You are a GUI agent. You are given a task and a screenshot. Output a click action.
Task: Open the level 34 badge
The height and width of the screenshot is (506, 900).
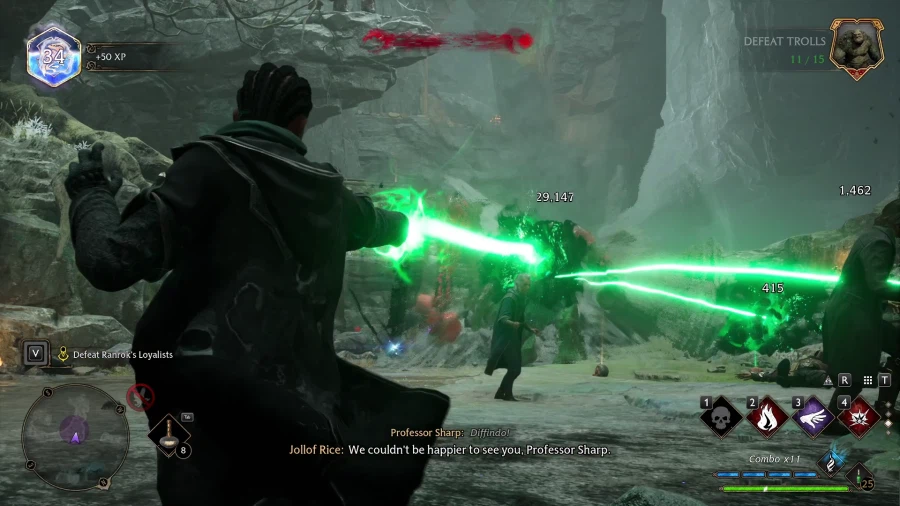pos(54,55)
